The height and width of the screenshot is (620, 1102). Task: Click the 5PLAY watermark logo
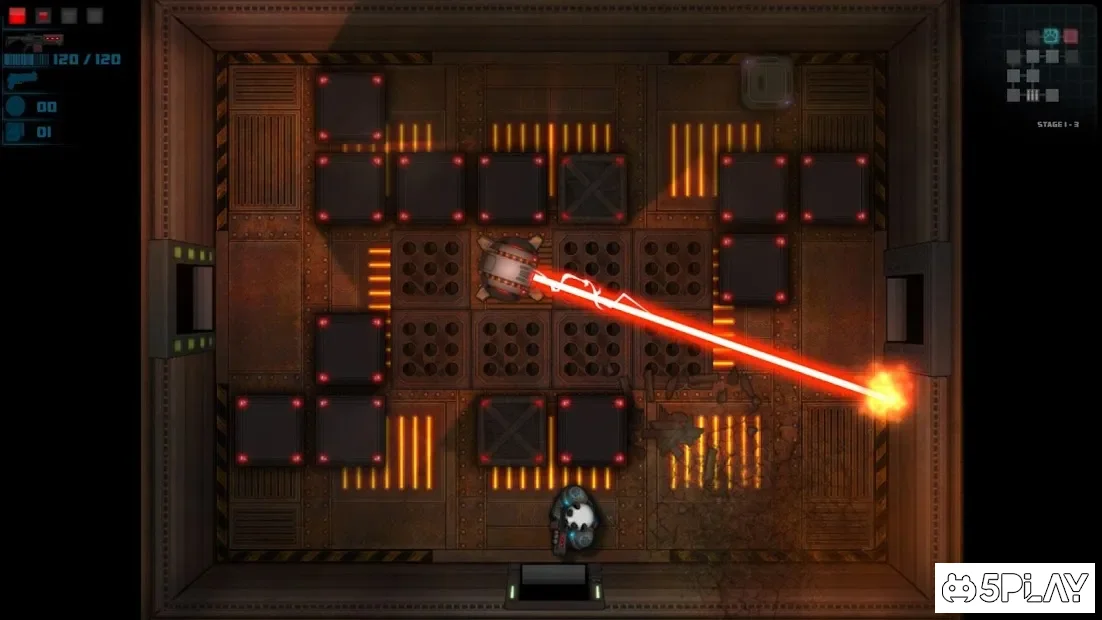[x=1015, y=588]
